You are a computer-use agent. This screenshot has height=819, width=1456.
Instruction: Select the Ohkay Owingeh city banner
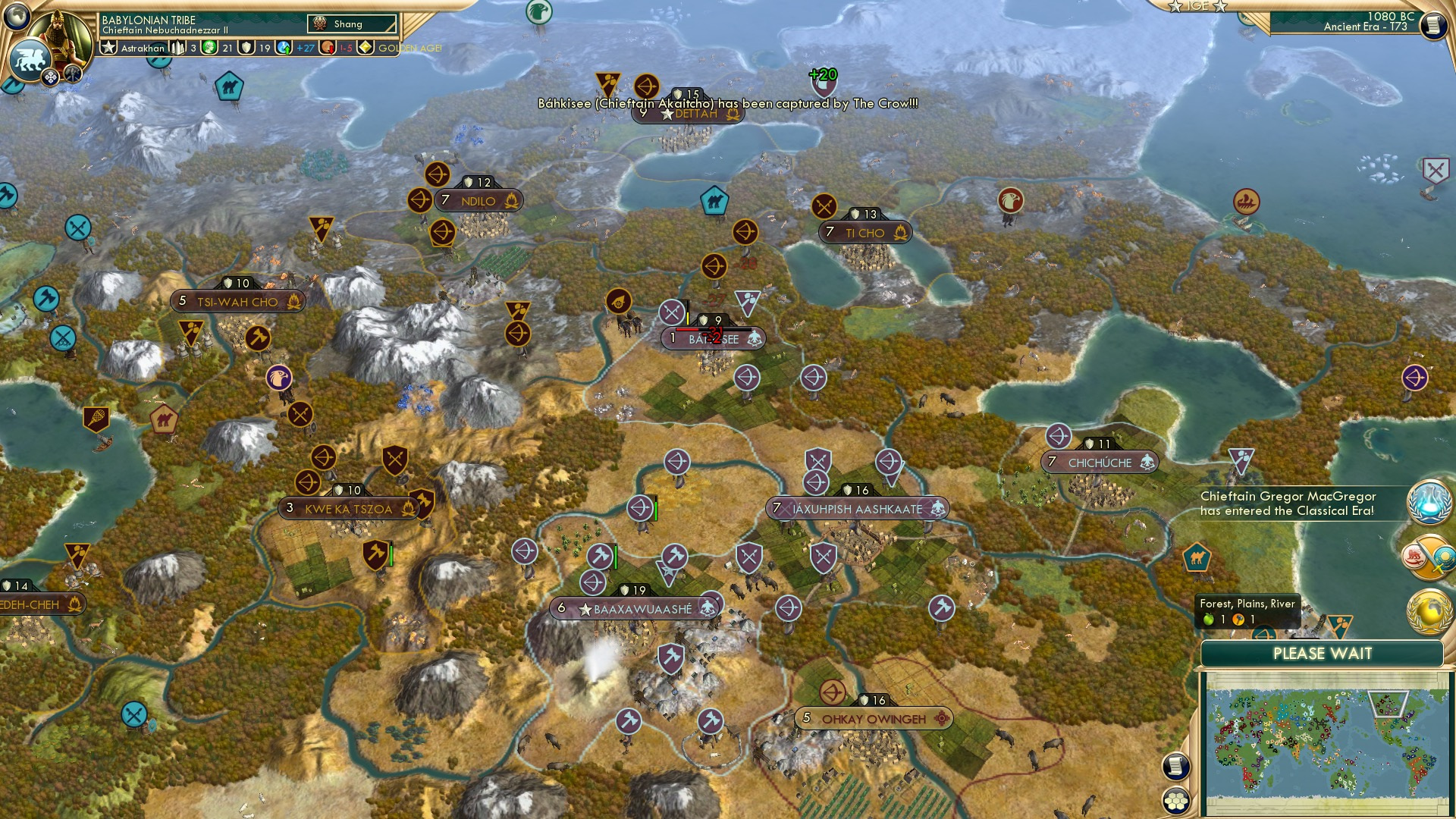pos(873,719)
